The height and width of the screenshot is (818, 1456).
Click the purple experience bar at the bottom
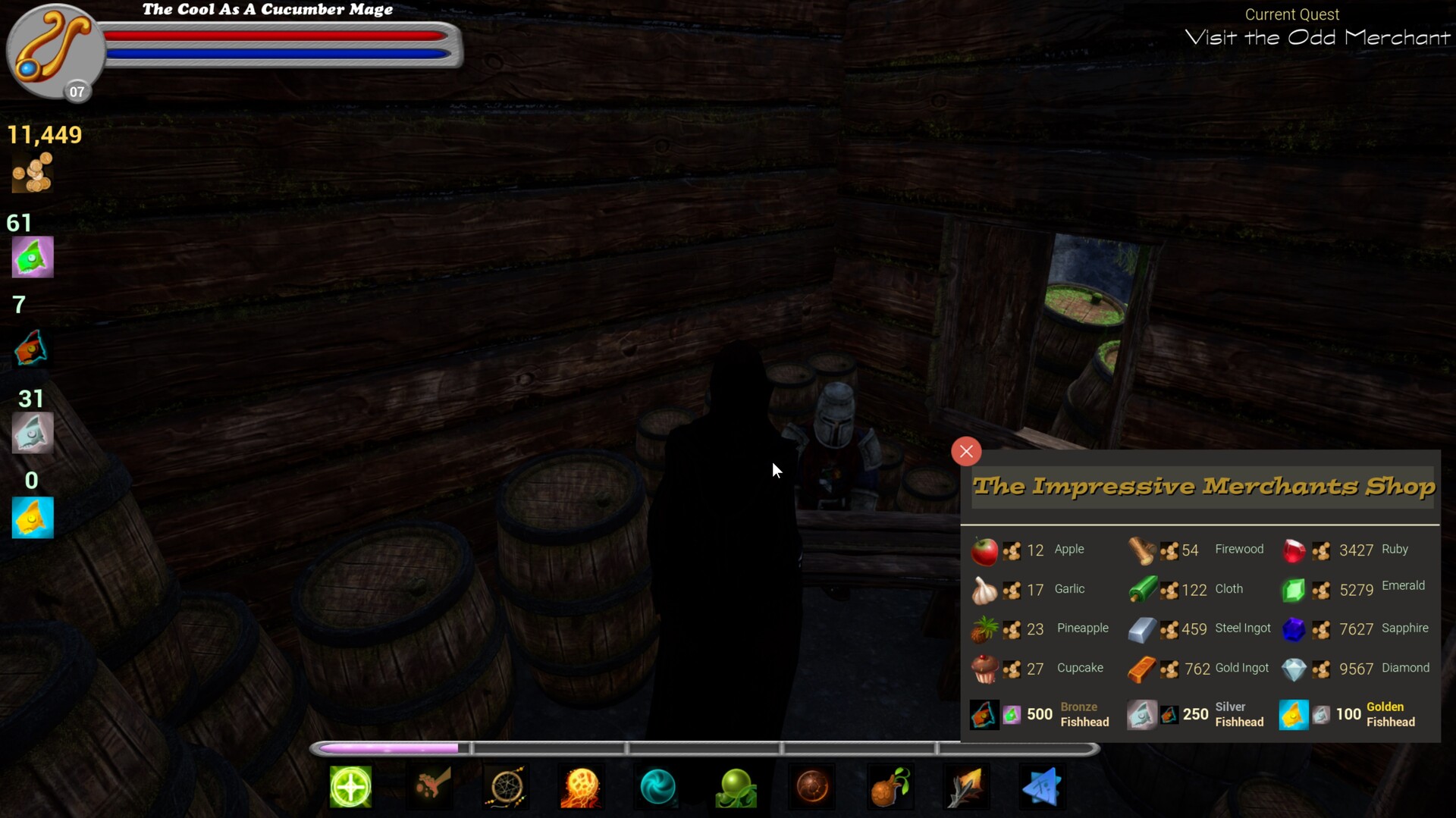point(390,747)
